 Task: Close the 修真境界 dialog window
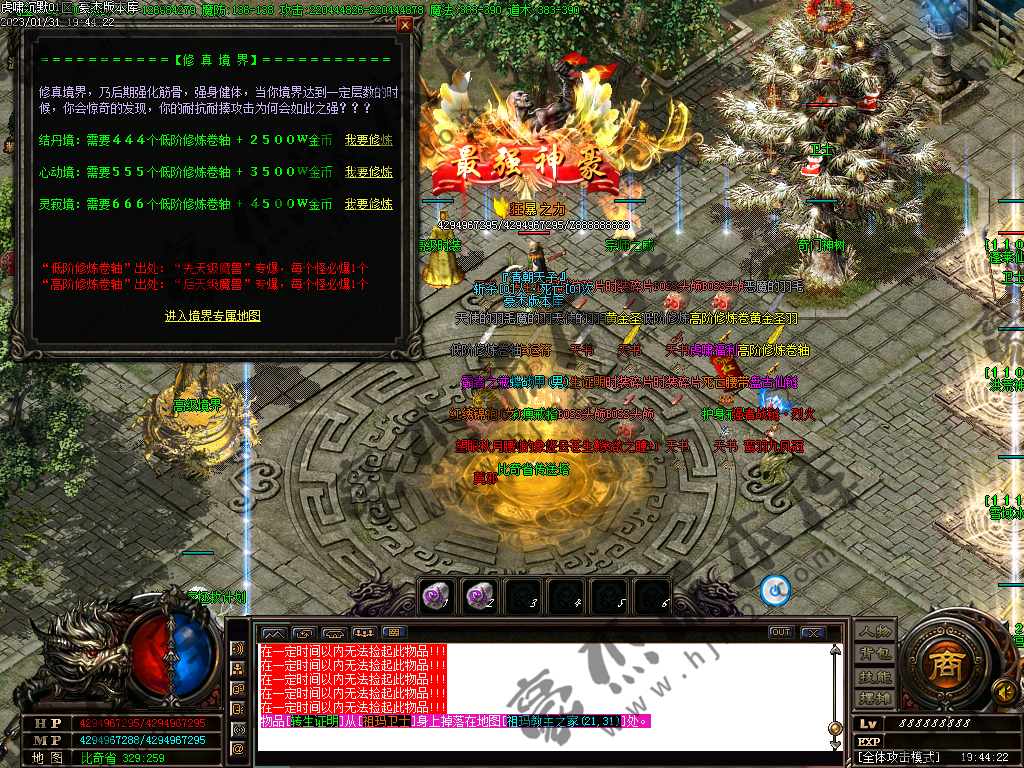(x=405, y=25)
